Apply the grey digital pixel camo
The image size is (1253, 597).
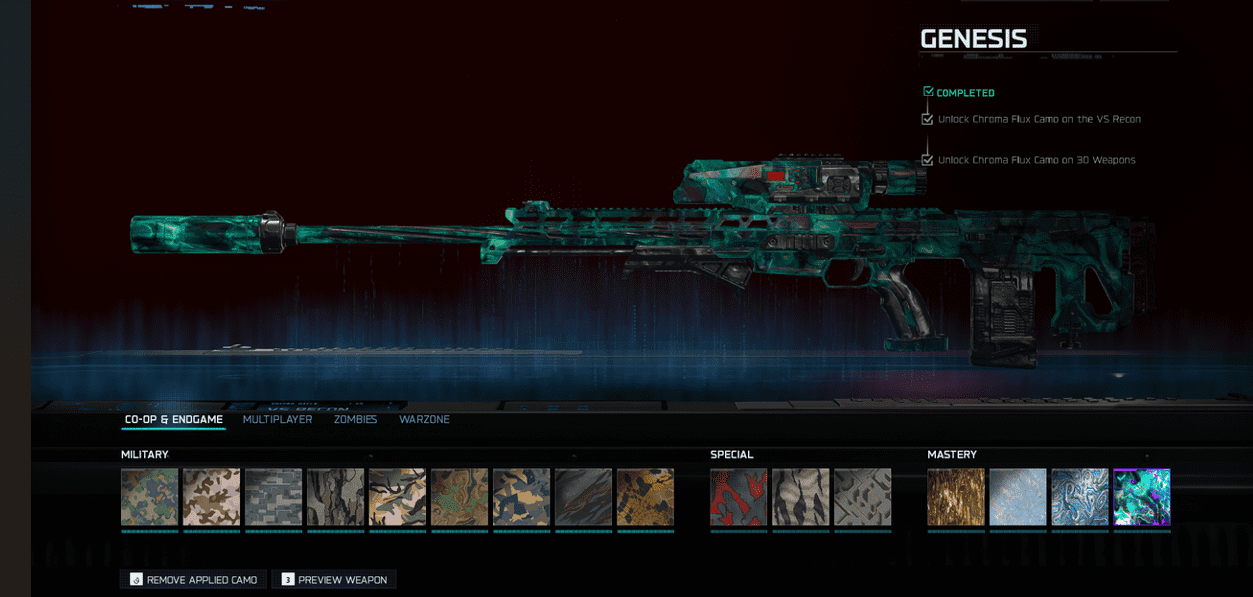pyautogui.click(x=273, y=497)
